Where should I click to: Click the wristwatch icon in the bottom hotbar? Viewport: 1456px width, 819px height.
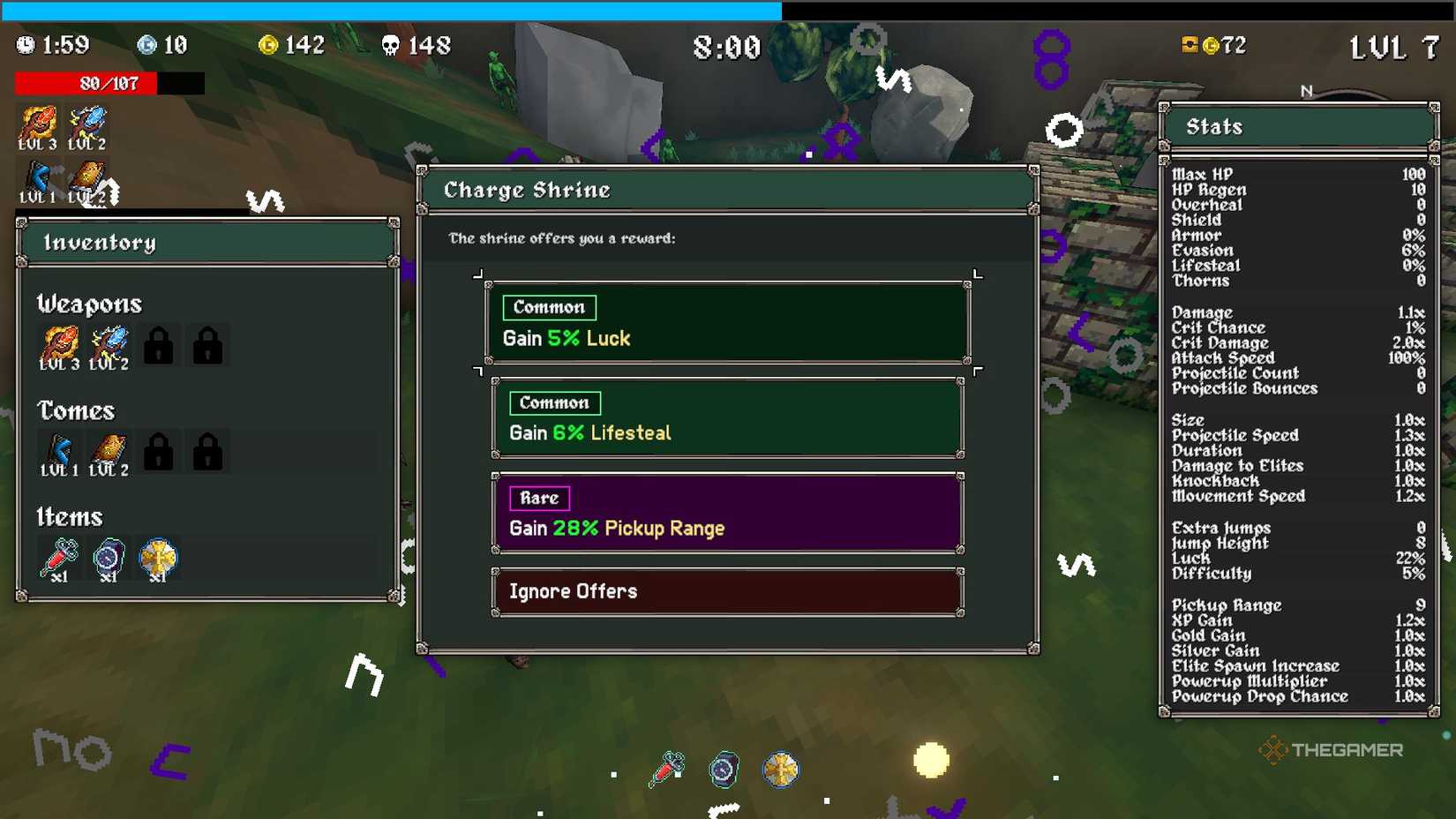pyautogui.click(x=724, y=769)
